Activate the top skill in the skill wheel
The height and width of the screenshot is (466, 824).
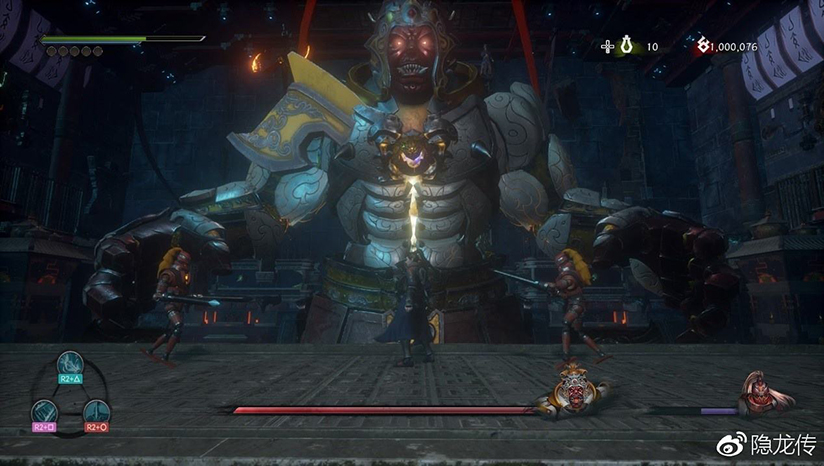69,366
